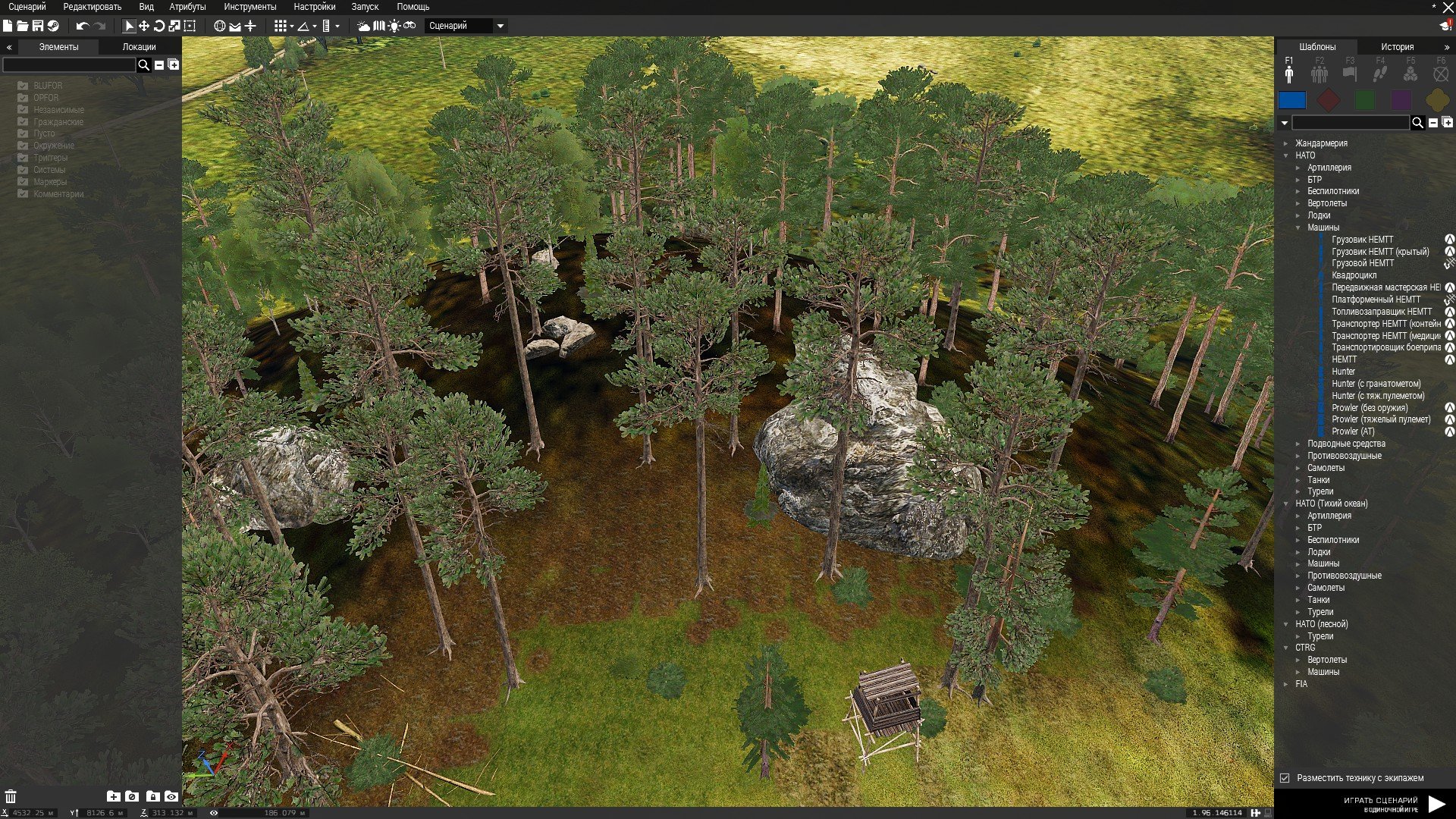Toggle Разместить технику с экипажем checkbox

[x=1285, y=778]
